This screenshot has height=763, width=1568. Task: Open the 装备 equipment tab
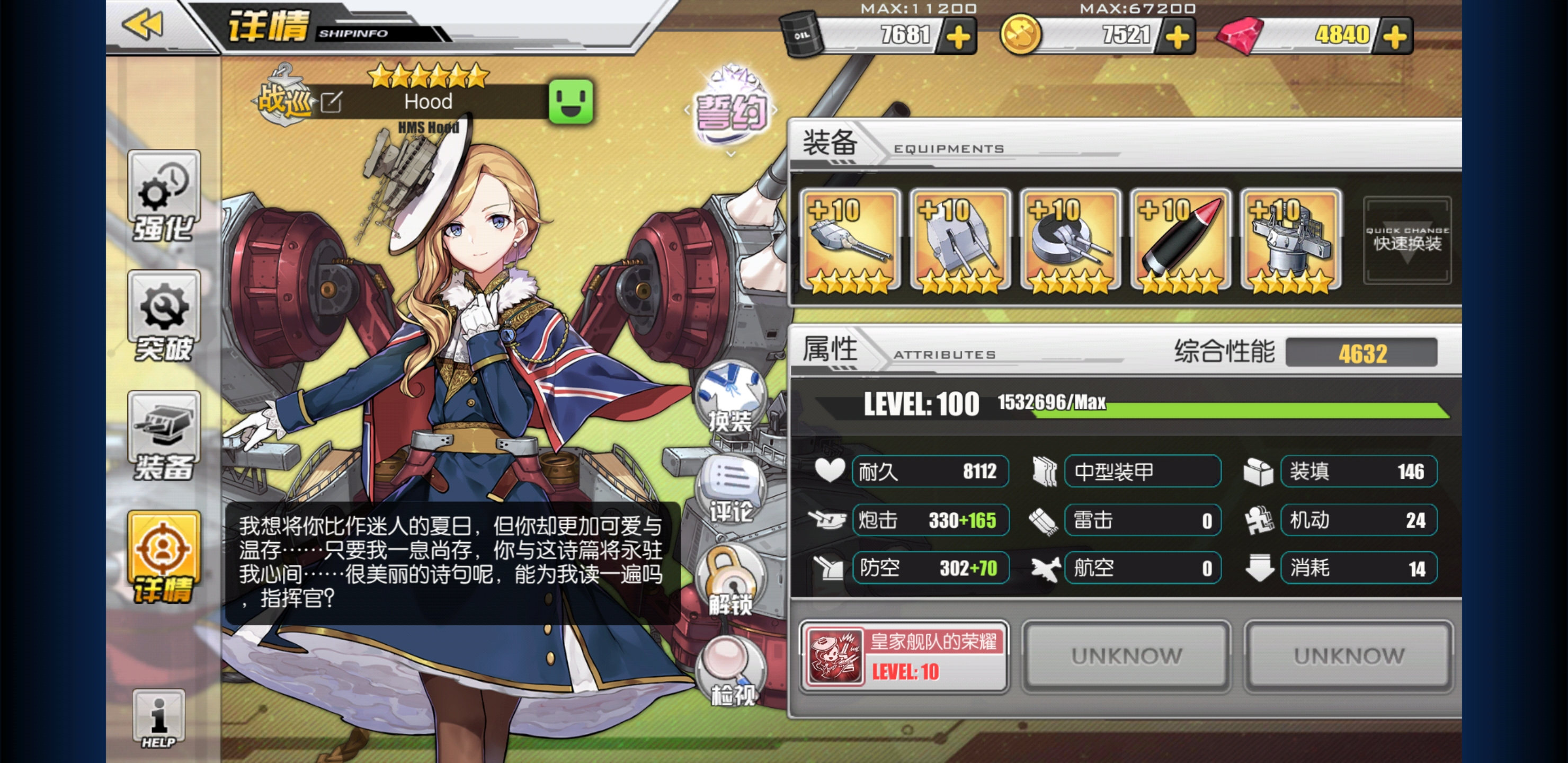point(164,437)
